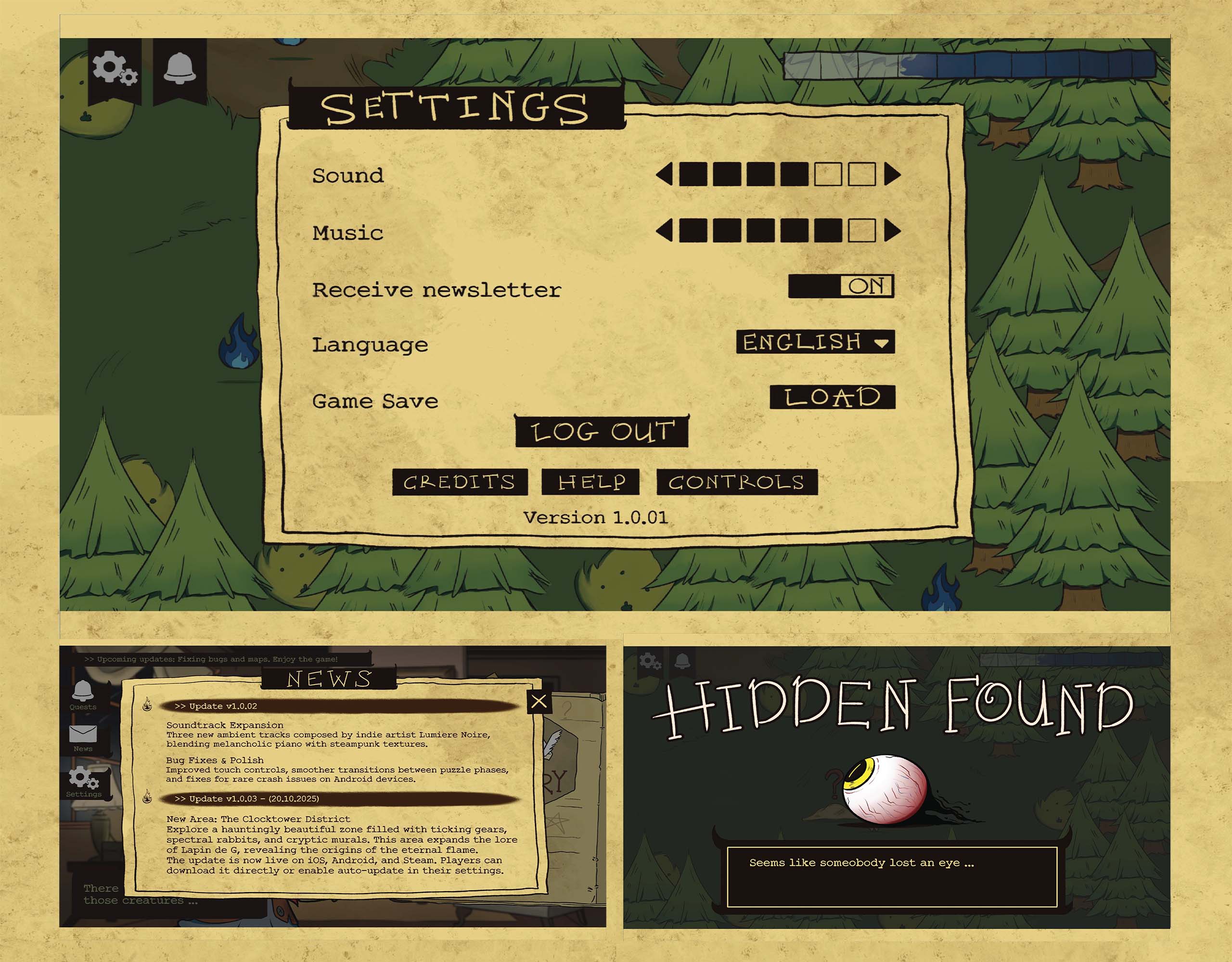
Task: Raise the Sound volume with its right arrow
Action: [892, 174]
